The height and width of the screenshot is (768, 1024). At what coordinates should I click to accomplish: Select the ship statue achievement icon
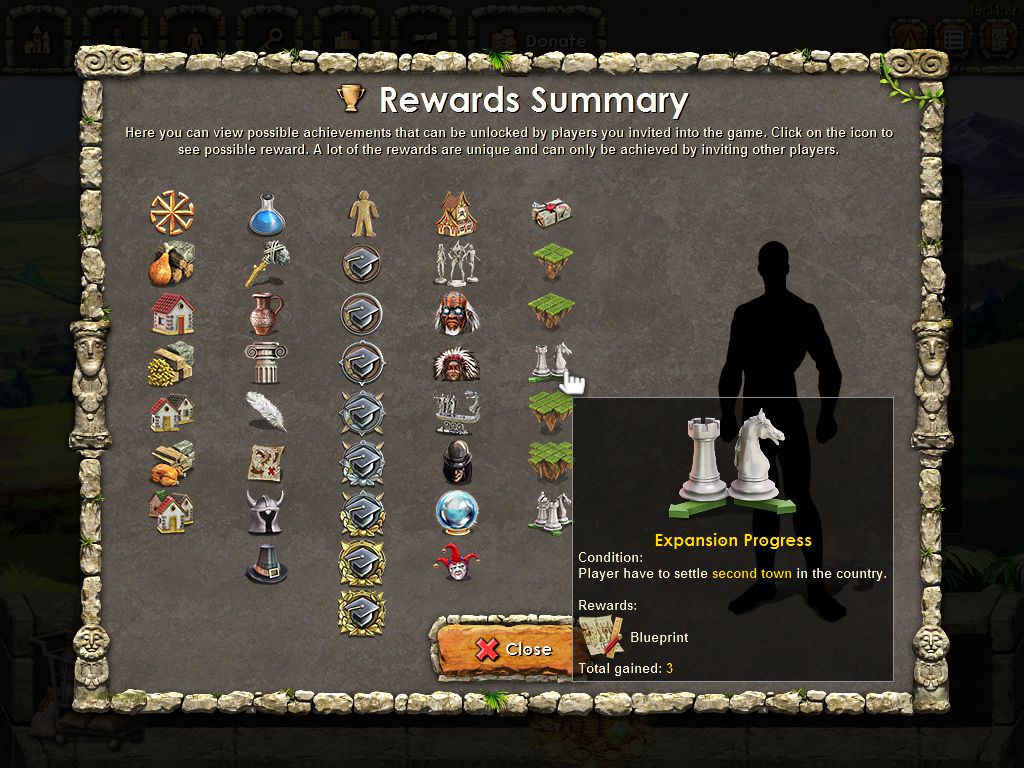pos(456,412)
